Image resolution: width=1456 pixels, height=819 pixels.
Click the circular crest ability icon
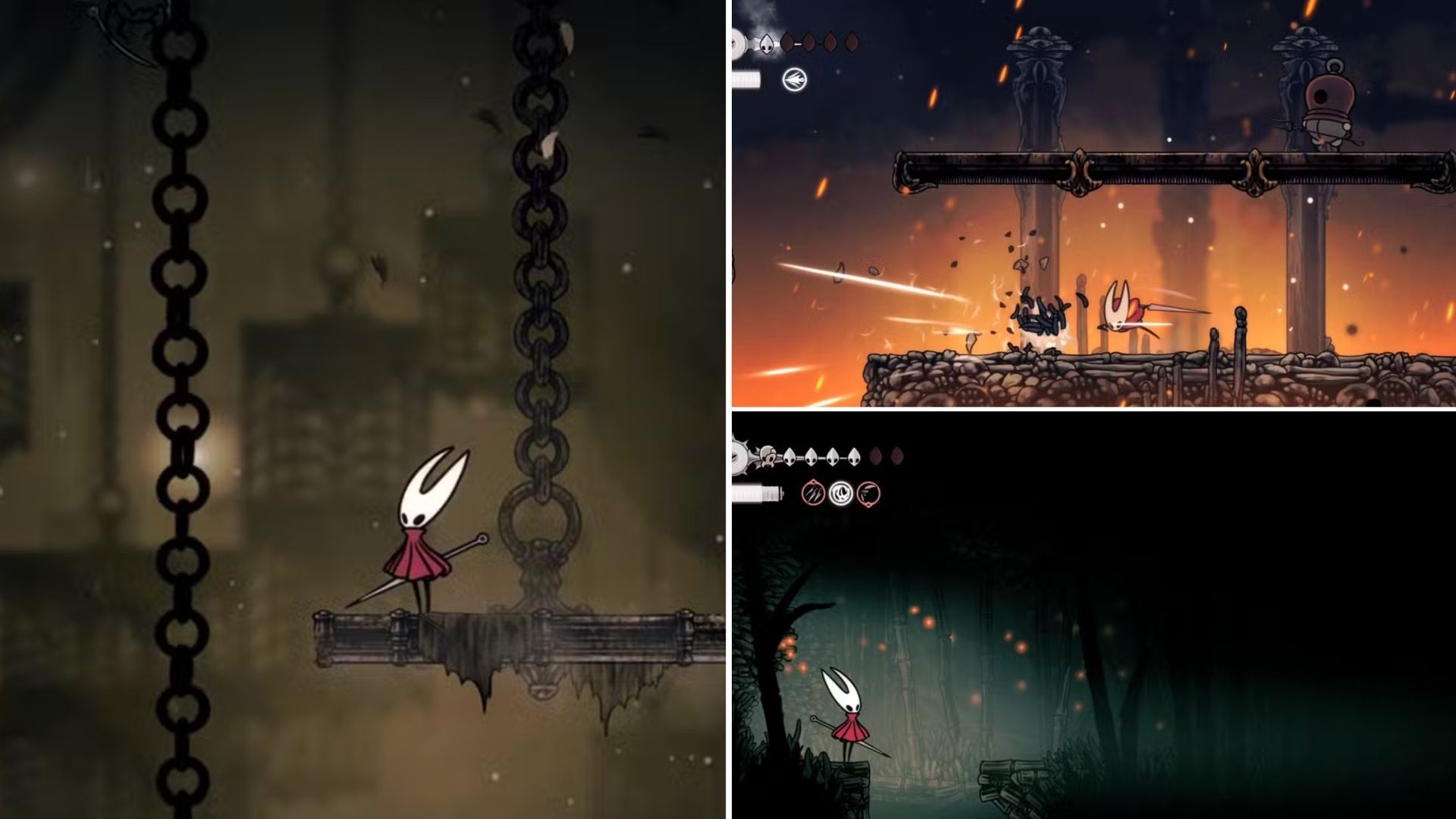click(x=795, y=80)
